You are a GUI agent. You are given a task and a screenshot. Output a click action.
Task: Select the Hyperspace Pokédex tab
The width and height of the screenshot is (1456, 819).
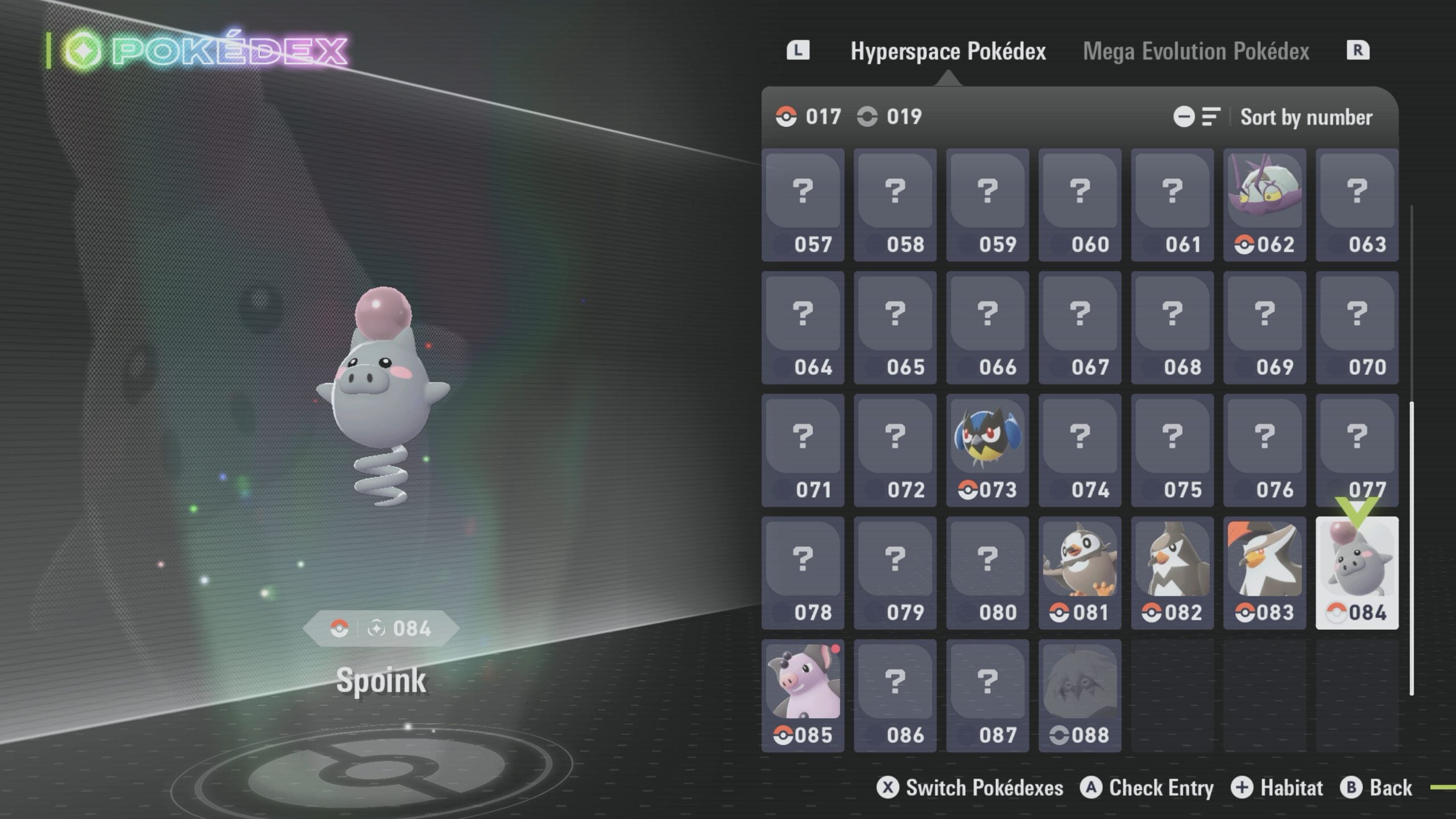[948, 51]
